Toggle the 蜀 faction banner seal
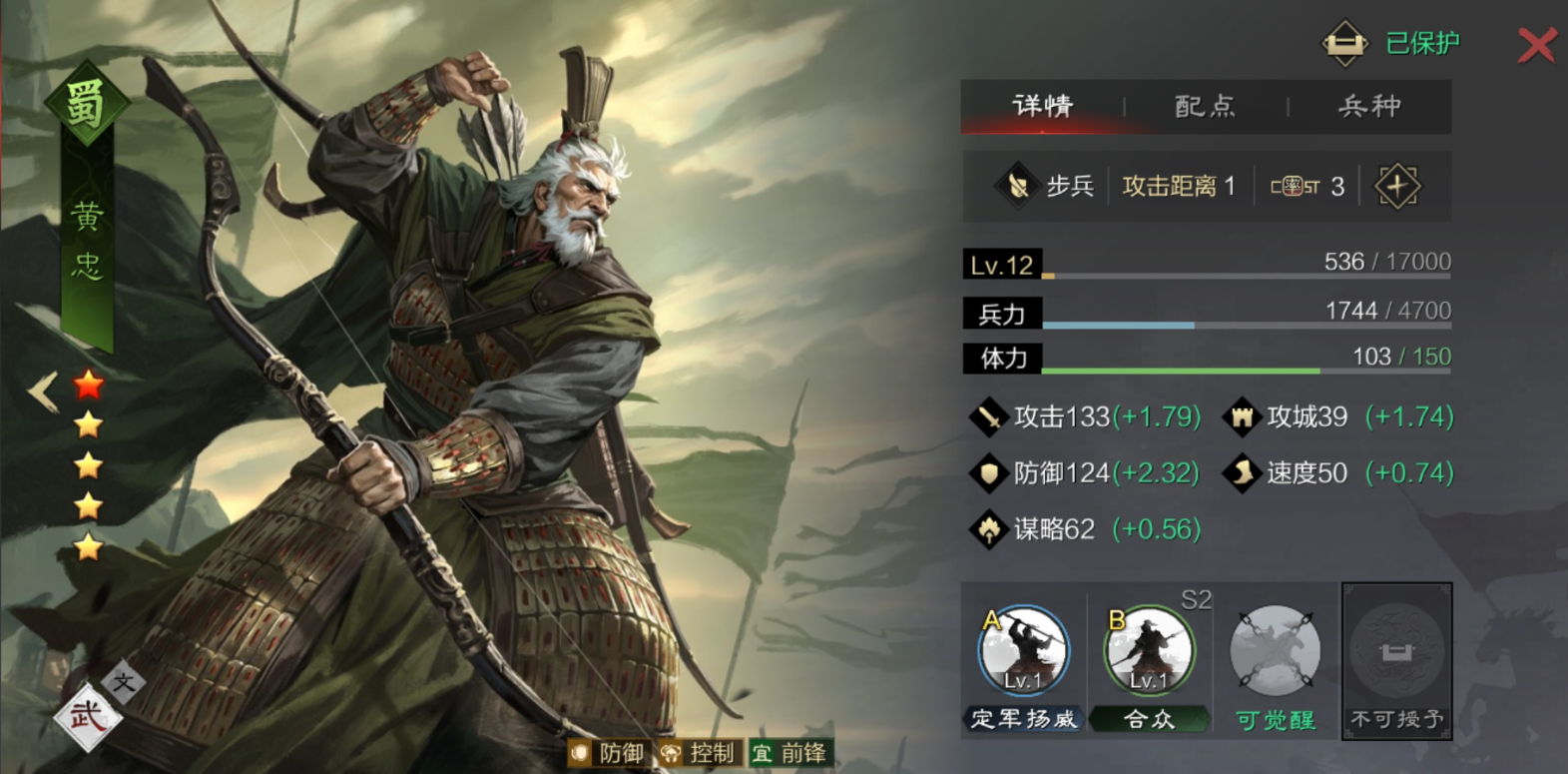The image size is (1568, 774). pyautogui.click(x=86, y=100)
